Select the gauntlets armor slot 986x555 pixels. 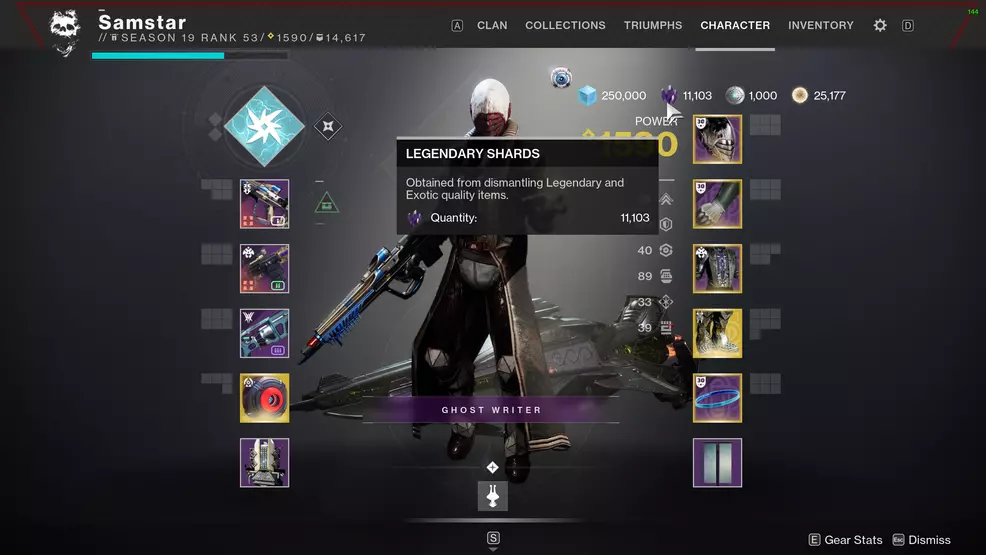[x=717, y=204]
